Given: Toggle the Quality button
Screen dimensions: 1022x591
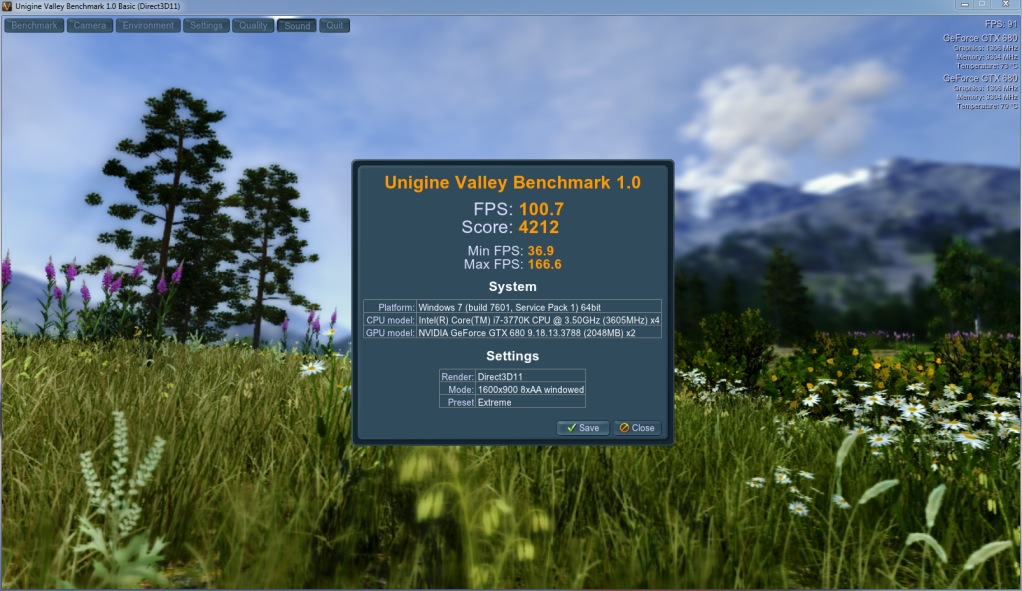Looking at the screenshot, I should pos(253,25).
